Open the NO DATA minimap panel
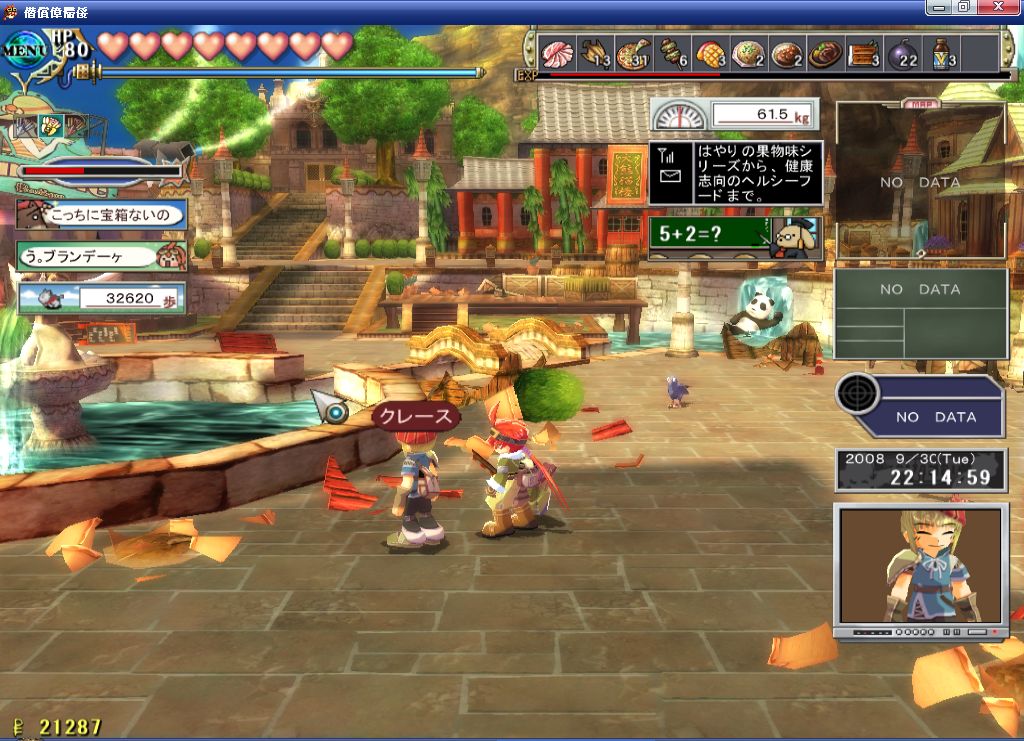Screen dimensions: 1024x741 [920, 182]
